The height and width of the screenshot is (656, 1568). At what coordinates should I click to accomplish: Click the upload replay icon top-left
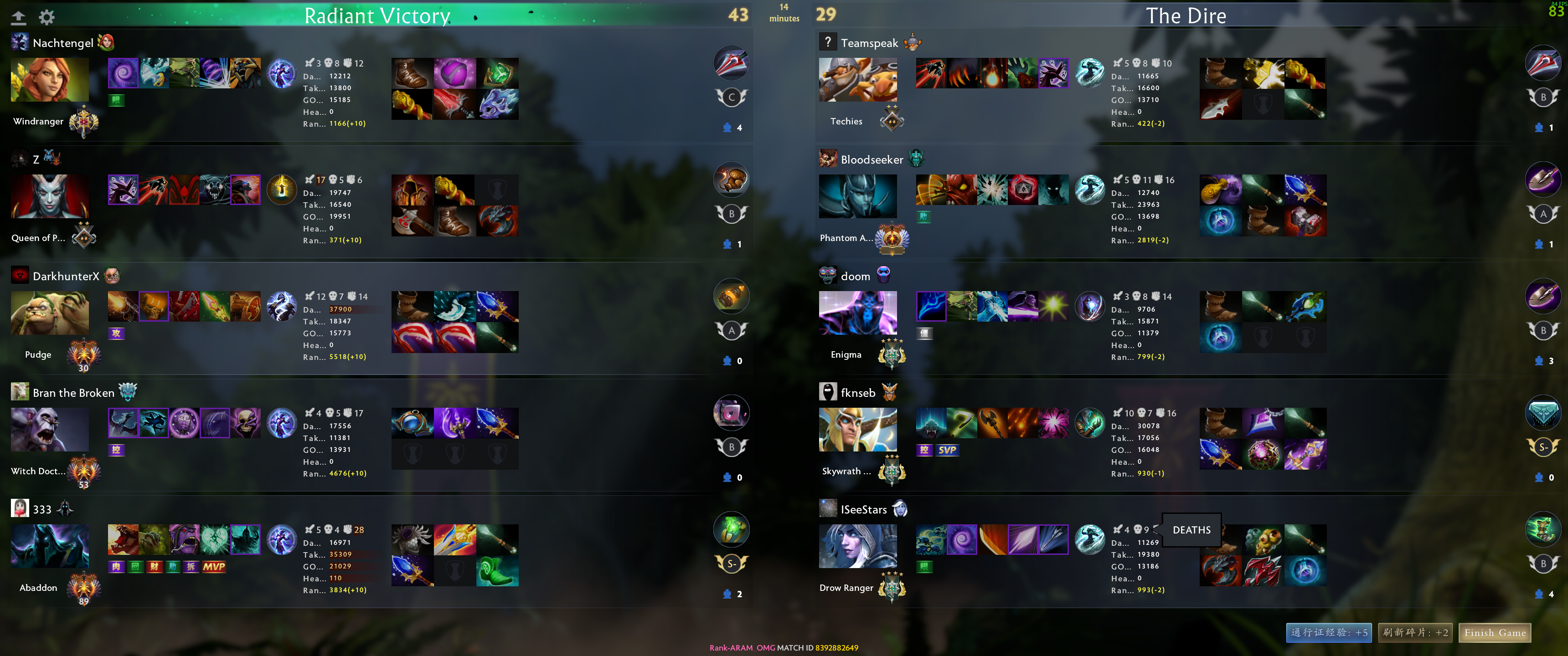tap(19, 17)
